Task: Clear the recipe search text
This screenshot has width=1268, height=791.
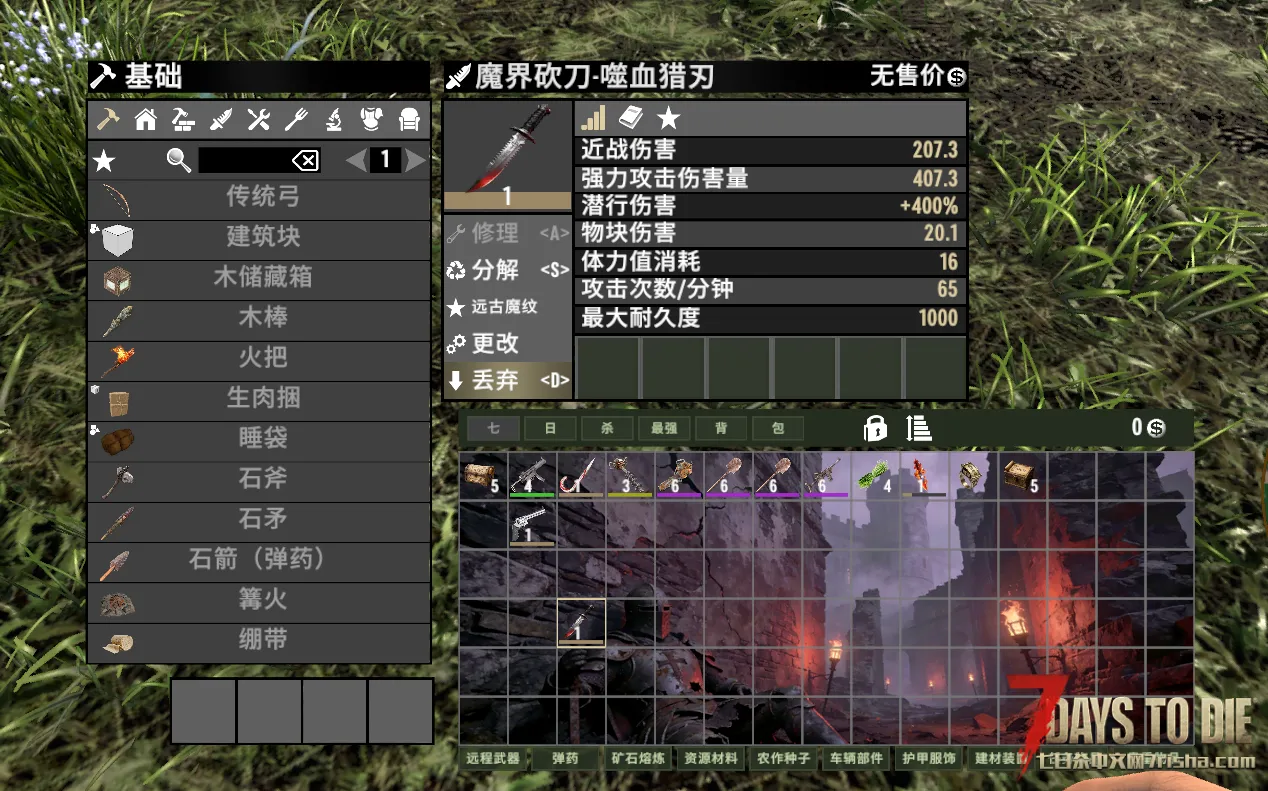Action: click(305, 160)
